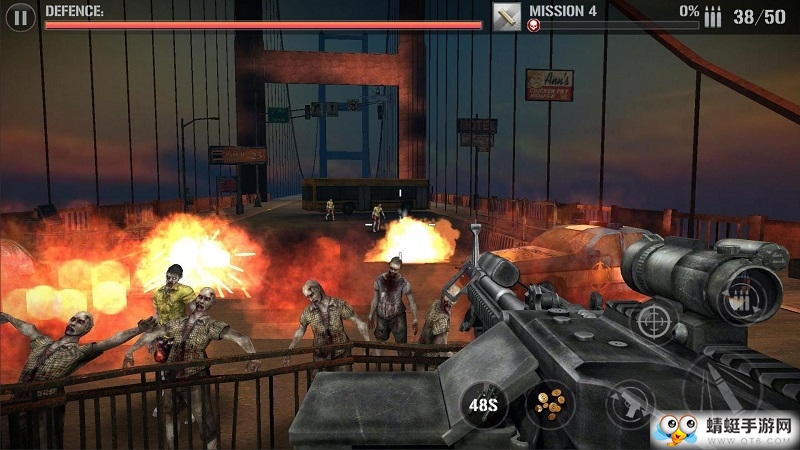Screen dimensions: 800x450
Task: Pause the game
Action: (x=20, y=16)
